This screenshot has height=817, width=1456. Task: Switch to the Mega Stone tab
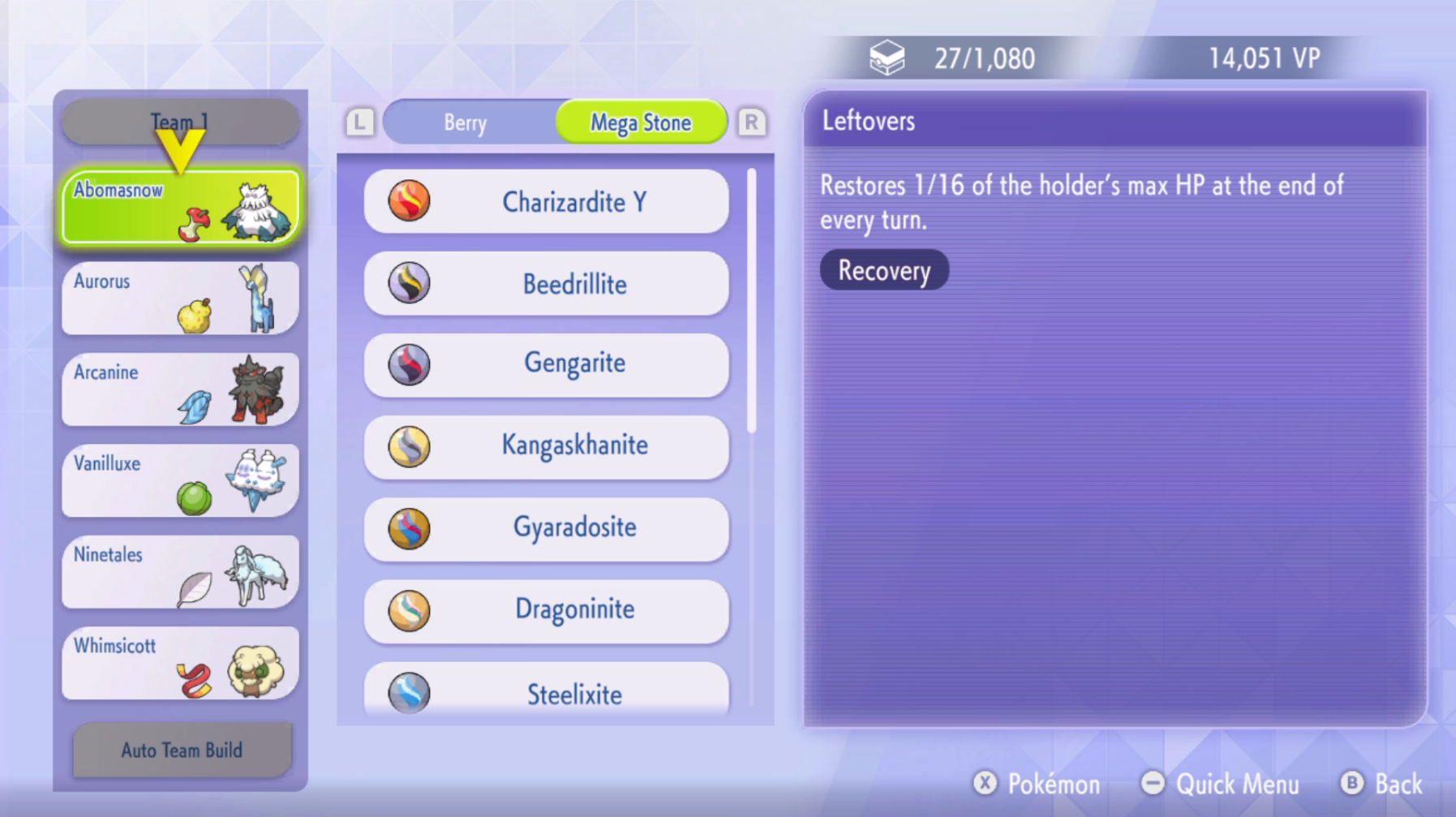(641, 122)
